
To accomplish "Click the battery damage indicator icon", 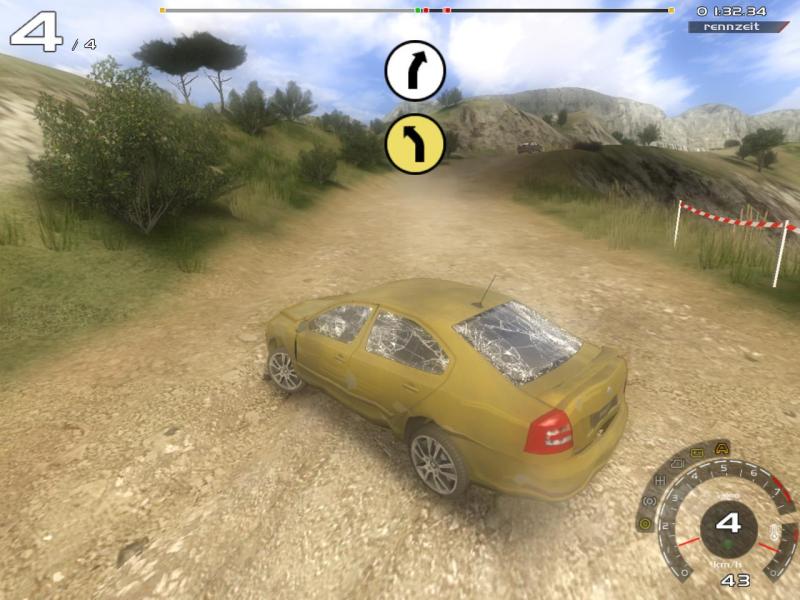I will tap(697, 453).
